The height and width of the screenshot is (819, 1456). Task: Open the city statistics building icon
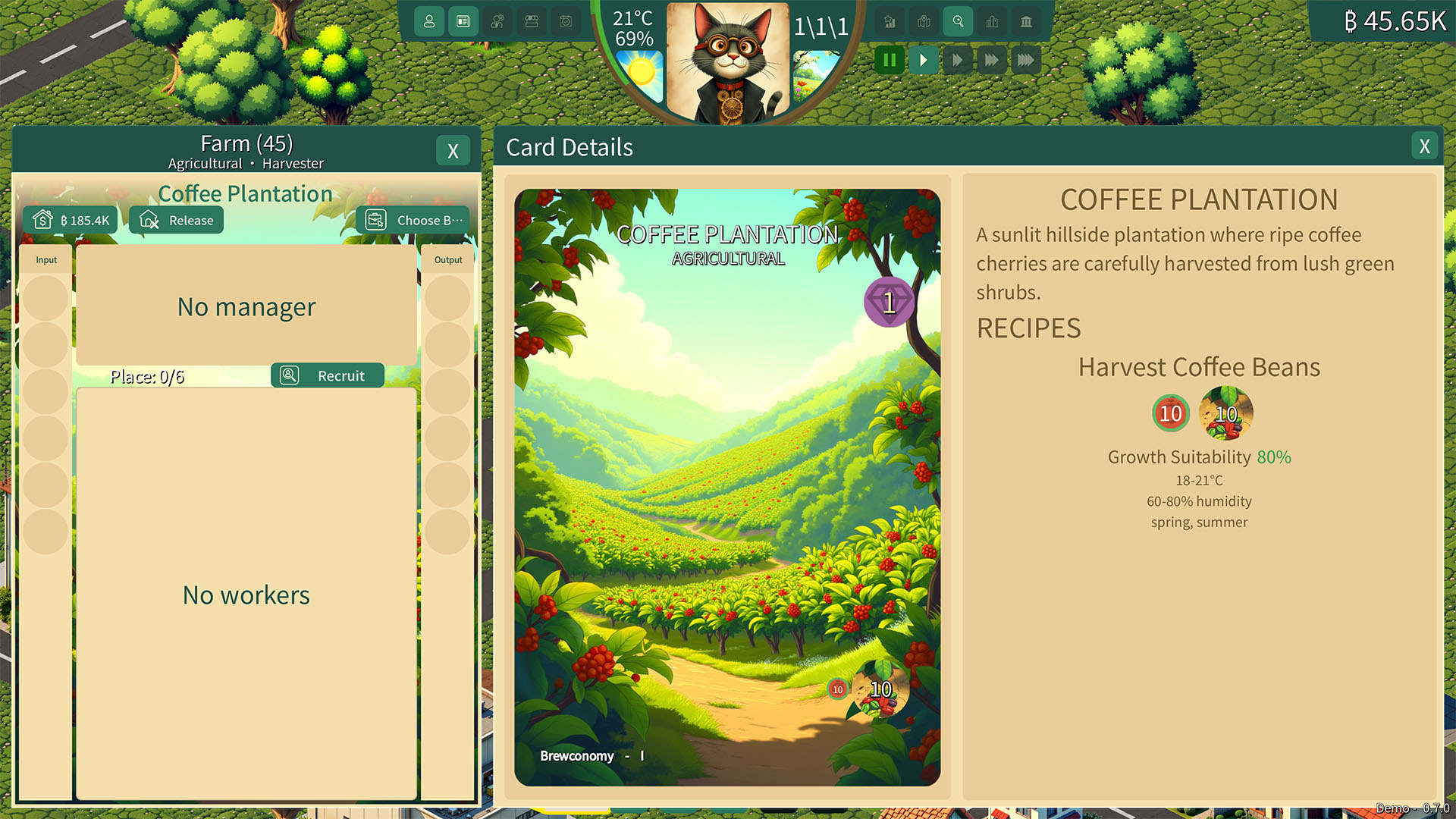point(993,22)
